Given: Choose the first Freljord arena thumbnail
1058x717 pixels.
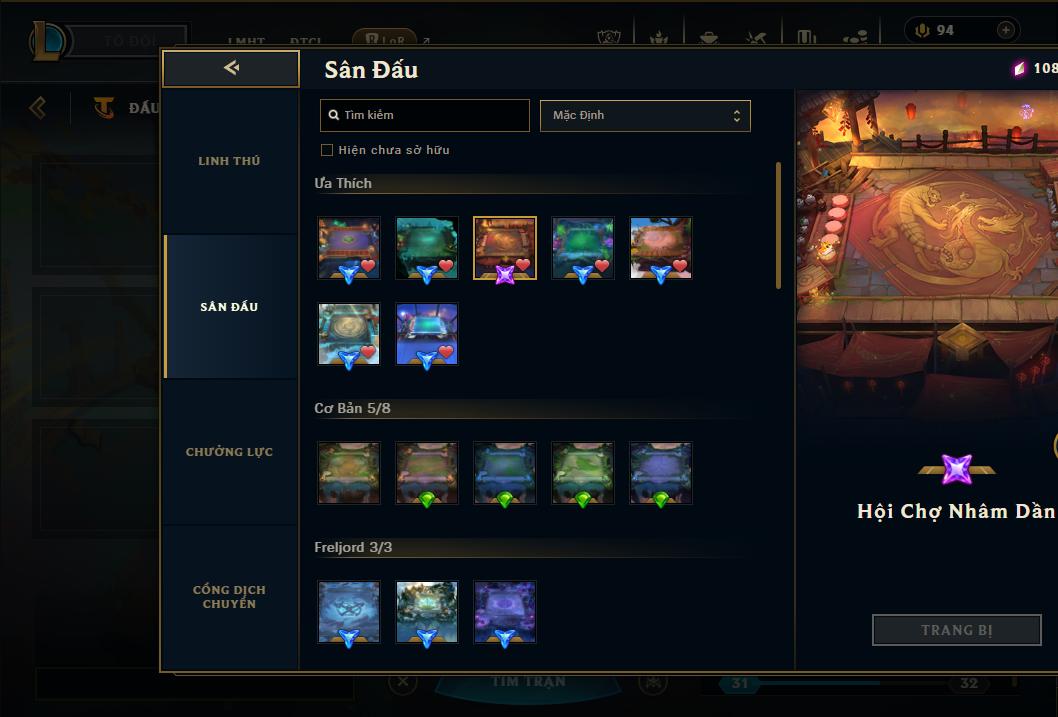Looking at the screenshot, I should (349, 611).
